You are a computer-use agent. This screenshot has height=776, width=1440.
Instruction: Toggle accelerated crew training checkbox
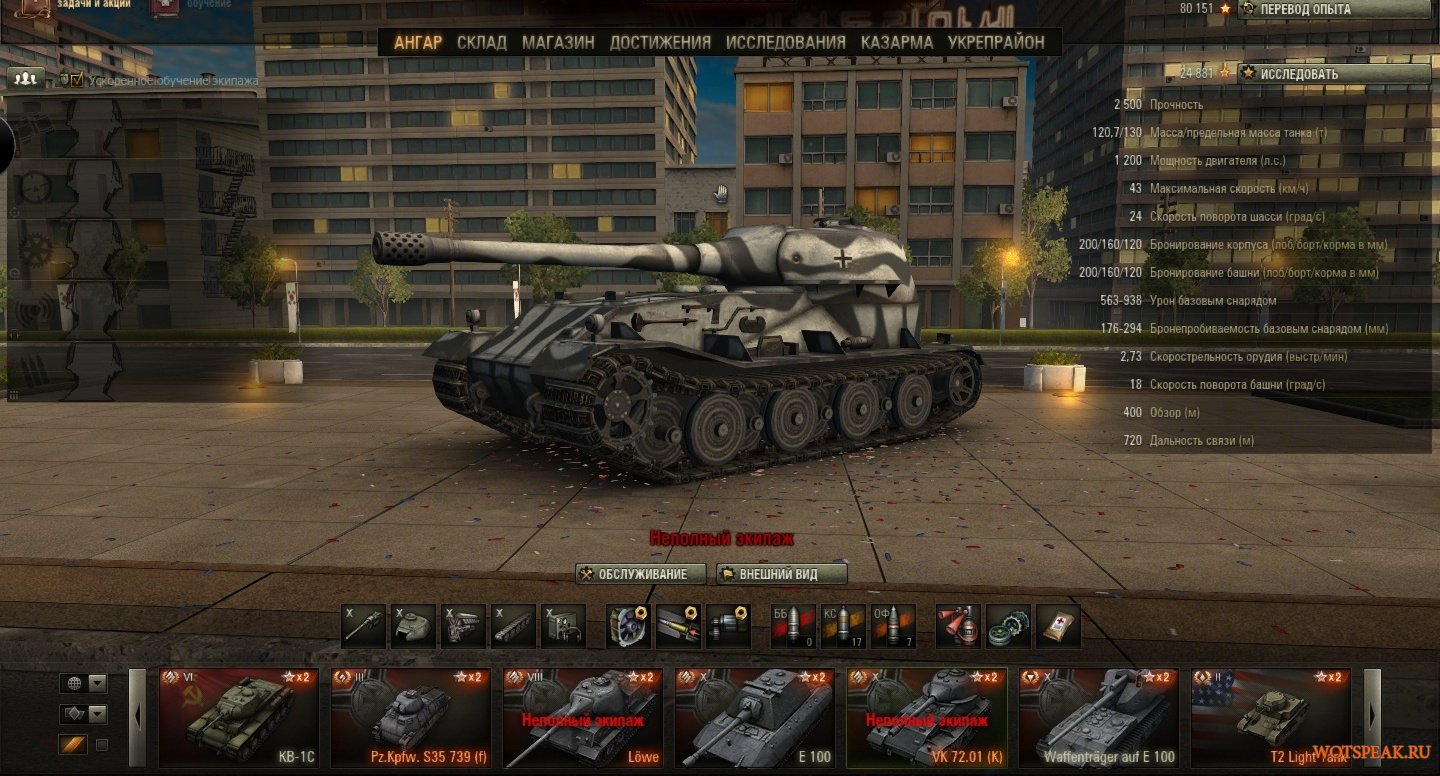coord(77,80)
